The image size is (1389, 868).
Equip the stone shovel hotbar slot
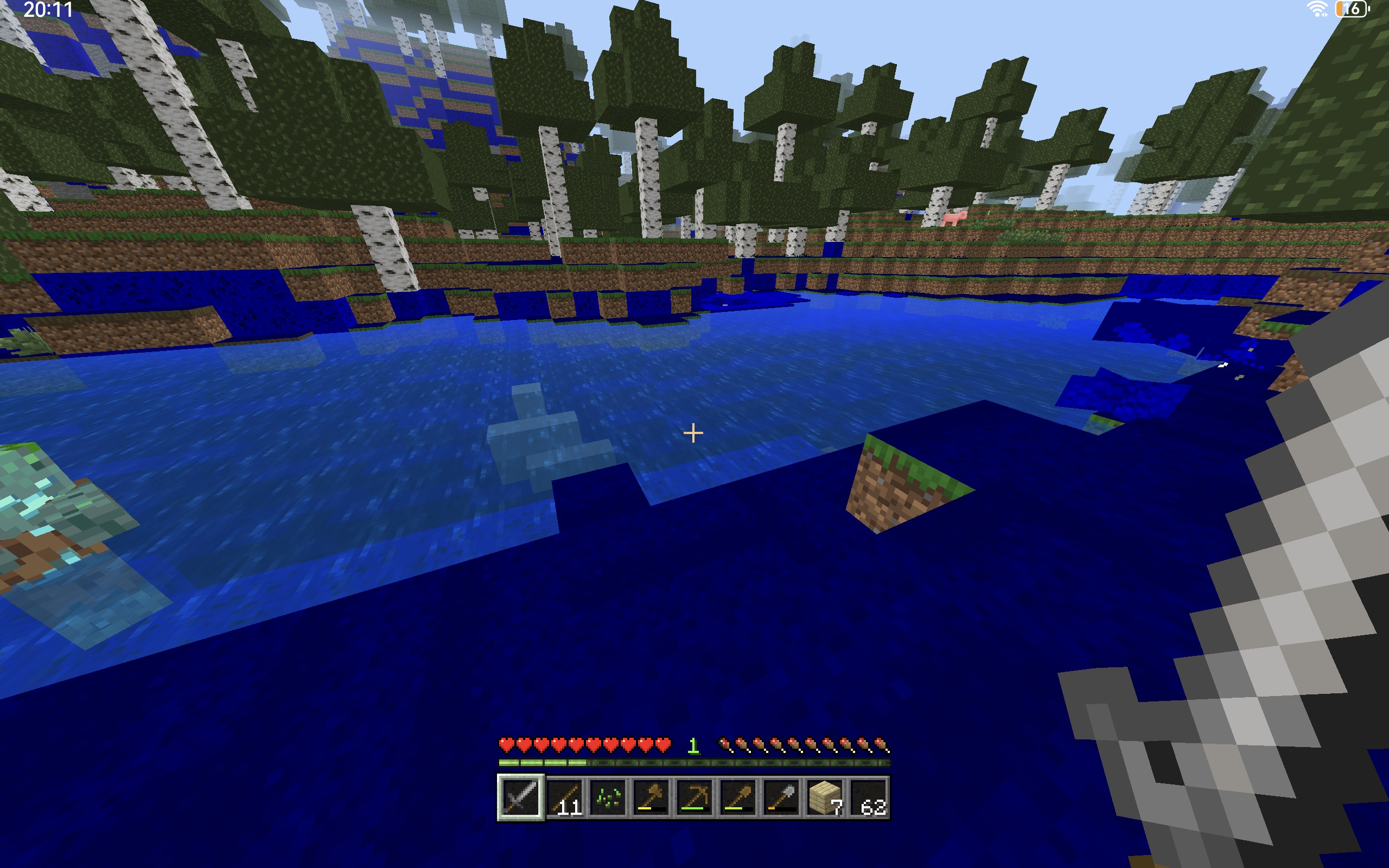coord(782,797)
